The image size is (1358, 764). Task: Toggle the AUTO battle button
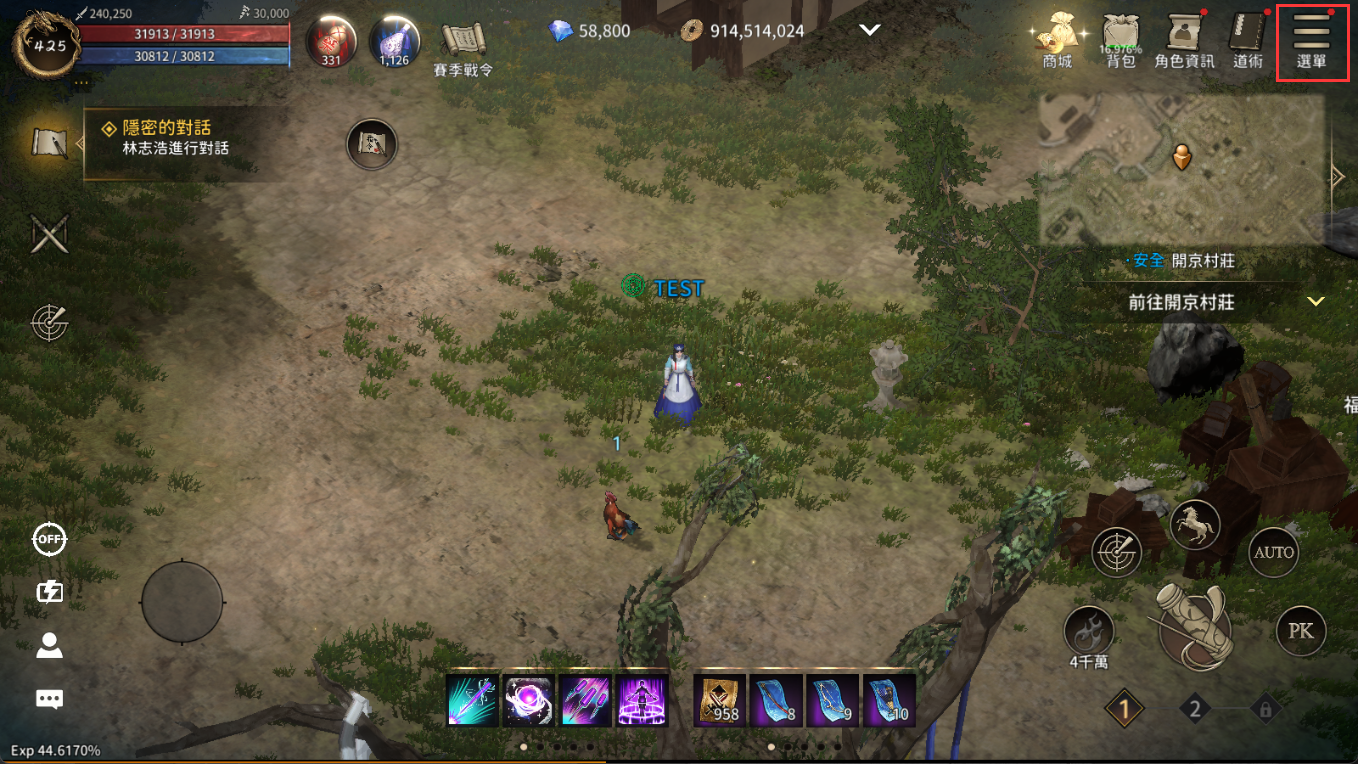click(x=1273, y=552)
